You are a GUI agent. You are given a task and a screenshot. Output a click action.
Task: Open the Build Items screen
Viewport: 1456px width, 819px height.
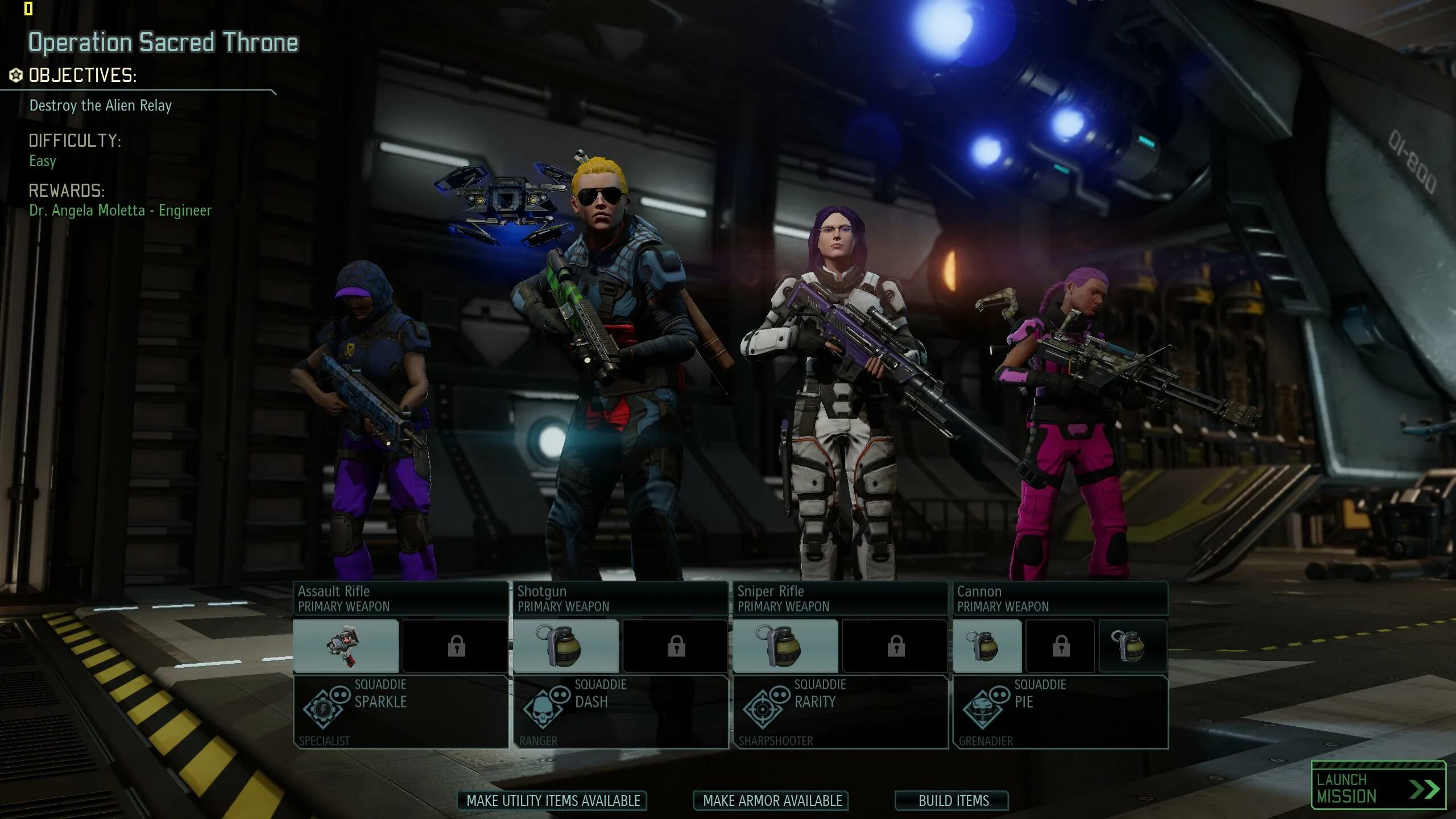[x=953, y=801]
